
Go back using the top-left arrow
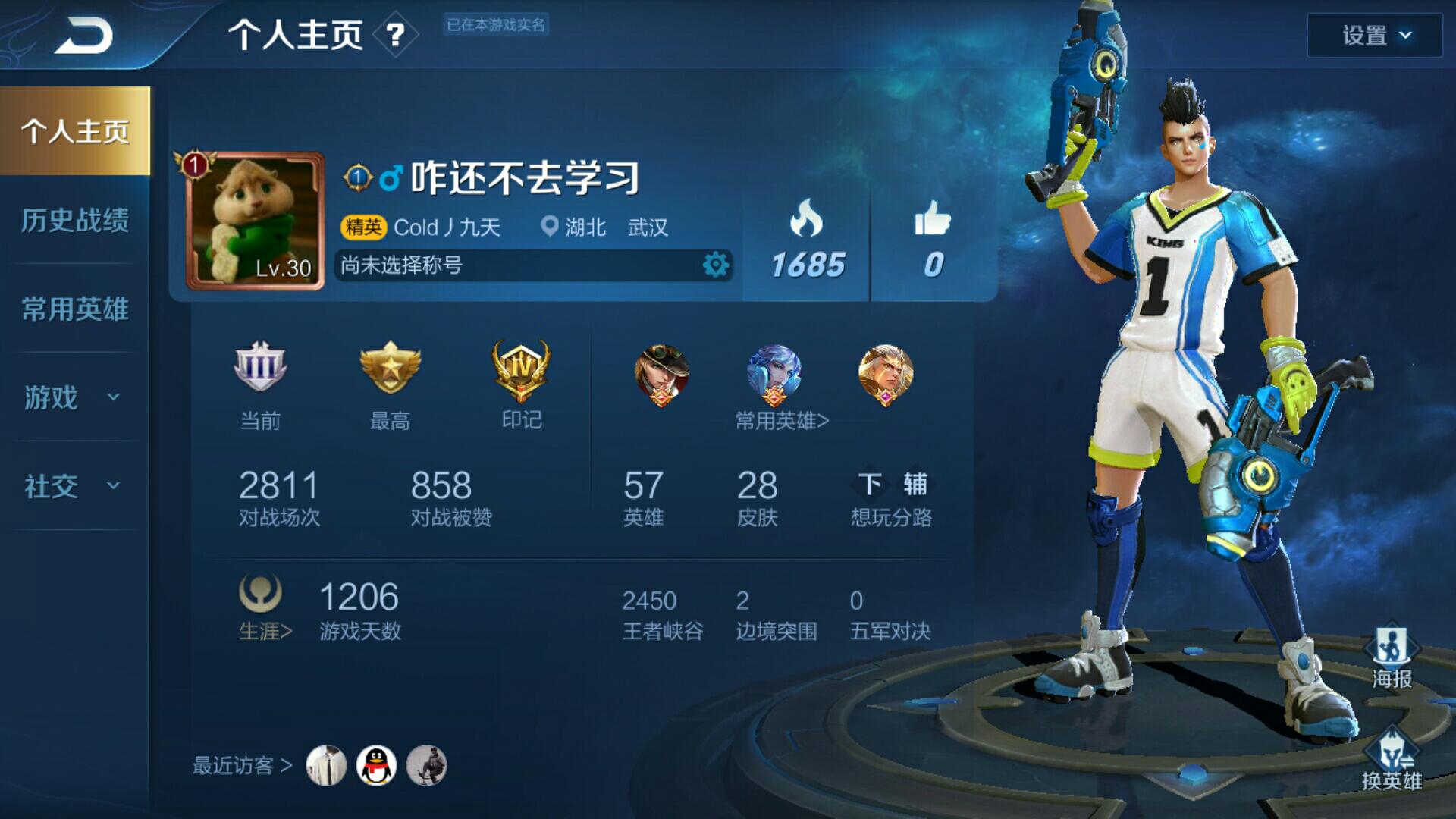click(83, 35)
